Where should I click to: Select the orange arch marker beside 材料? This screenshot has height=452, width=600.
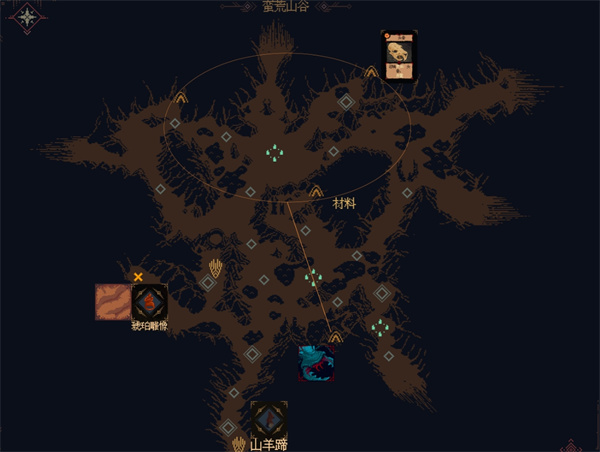[317, 191]
